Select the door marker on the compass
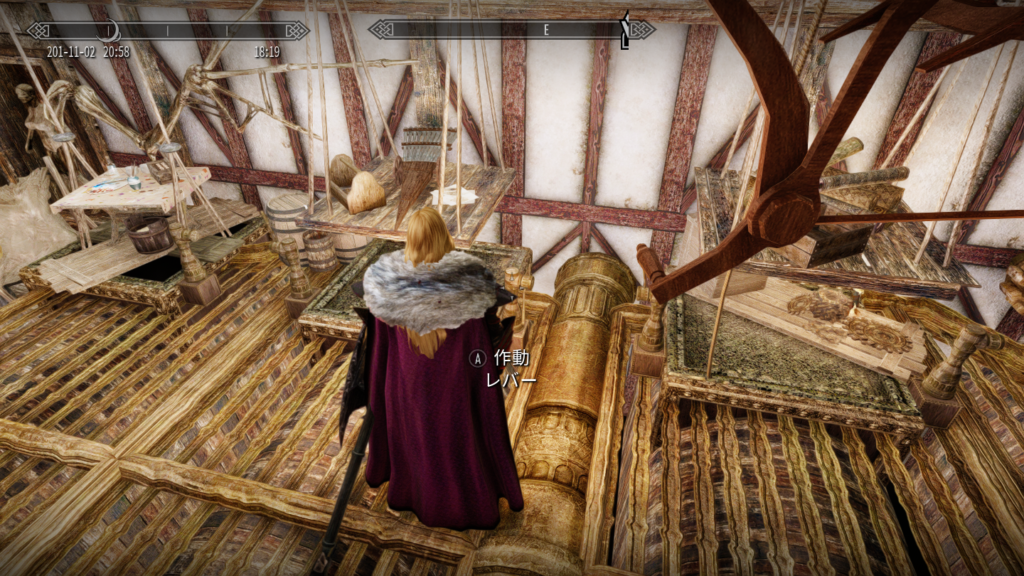1024x576 pixels. [626, 30]
